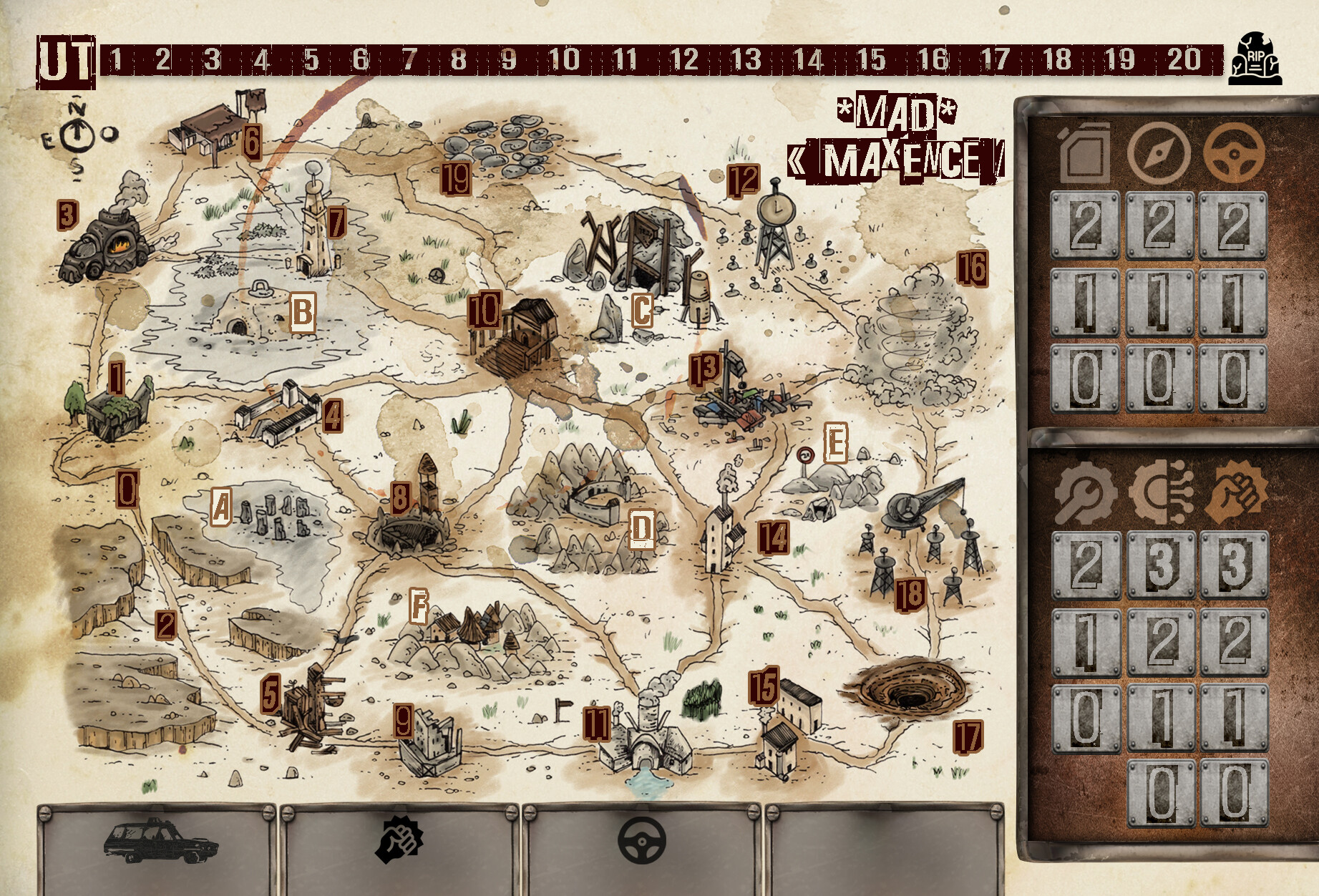Click the RIP tombstone icon
This screenshot has height=896, width=1319.
point(1255,59)
